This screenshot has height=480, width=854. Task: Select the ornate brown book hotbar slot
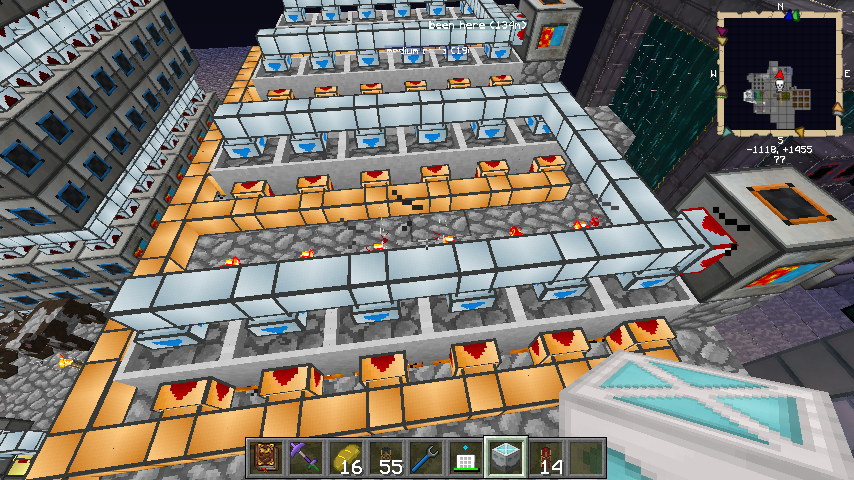click(x=265, y=458)
